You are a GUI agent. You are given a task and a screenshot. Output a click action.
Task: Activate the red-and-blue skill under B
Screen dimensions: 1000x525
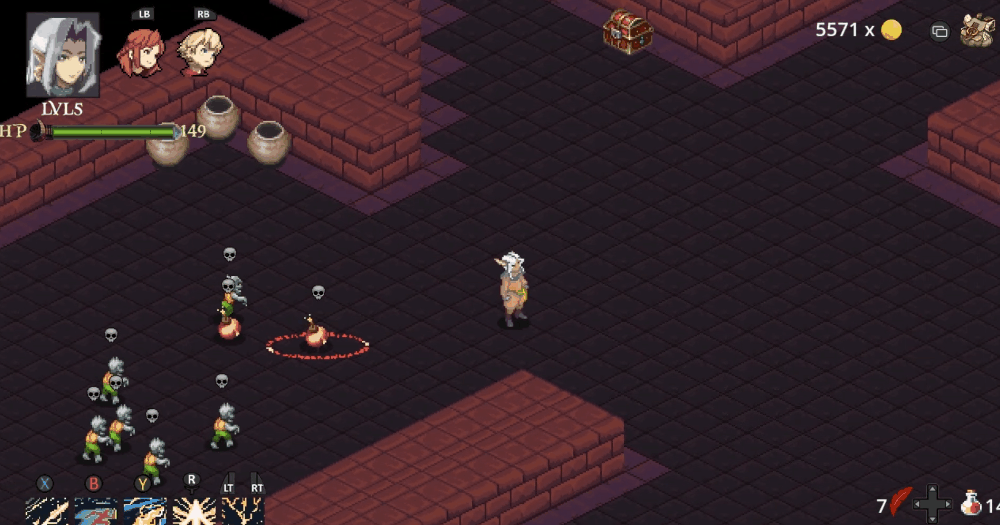96,511
